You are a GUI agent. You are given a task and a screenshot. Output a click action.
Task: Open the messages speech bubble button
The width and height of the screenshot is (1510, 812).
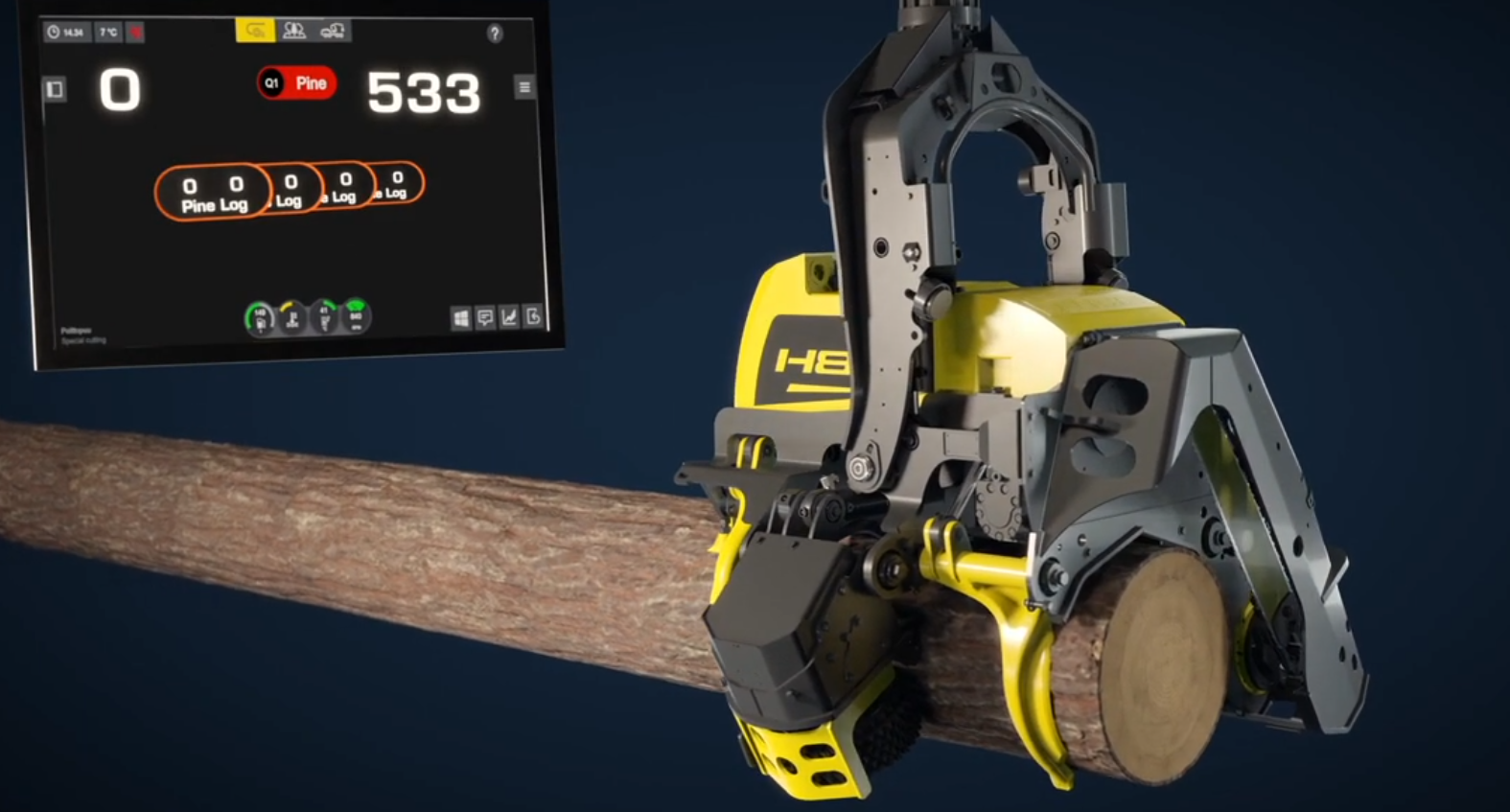[485, 318]
